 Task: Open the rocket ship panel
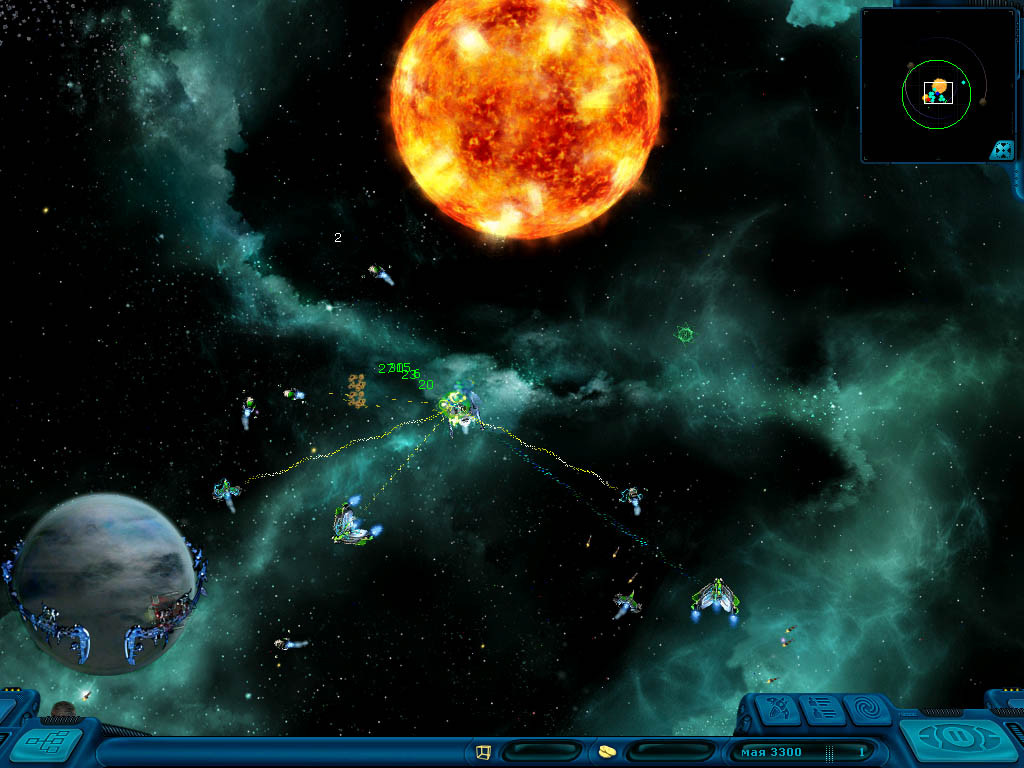778,709
